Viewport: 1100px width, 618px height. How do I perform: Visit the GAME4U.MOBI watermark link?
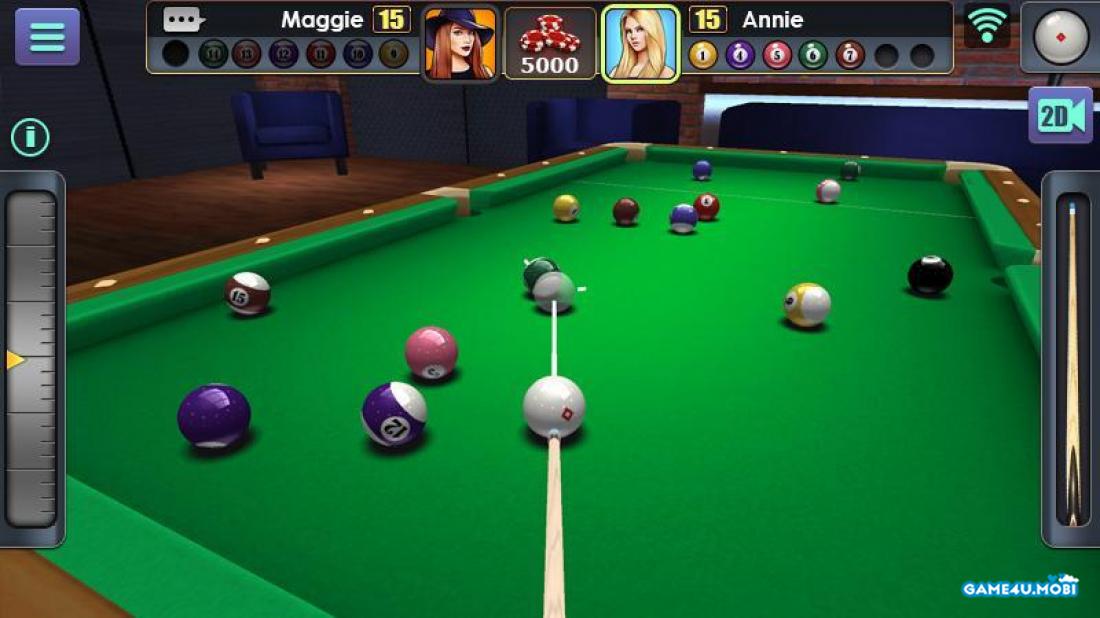(1020, 587)
